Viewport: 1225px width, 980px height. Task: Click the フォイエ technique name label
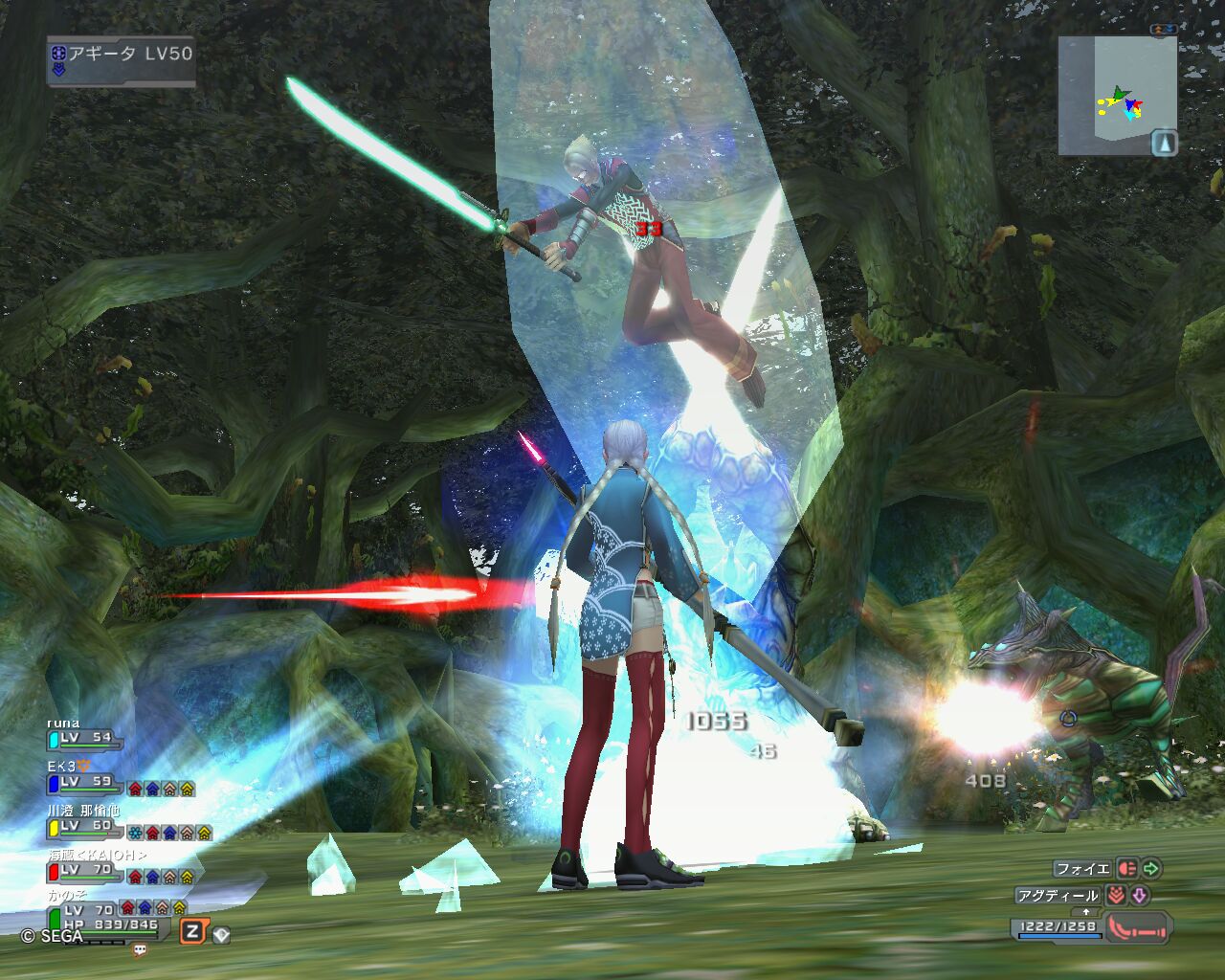(1081, 869)
